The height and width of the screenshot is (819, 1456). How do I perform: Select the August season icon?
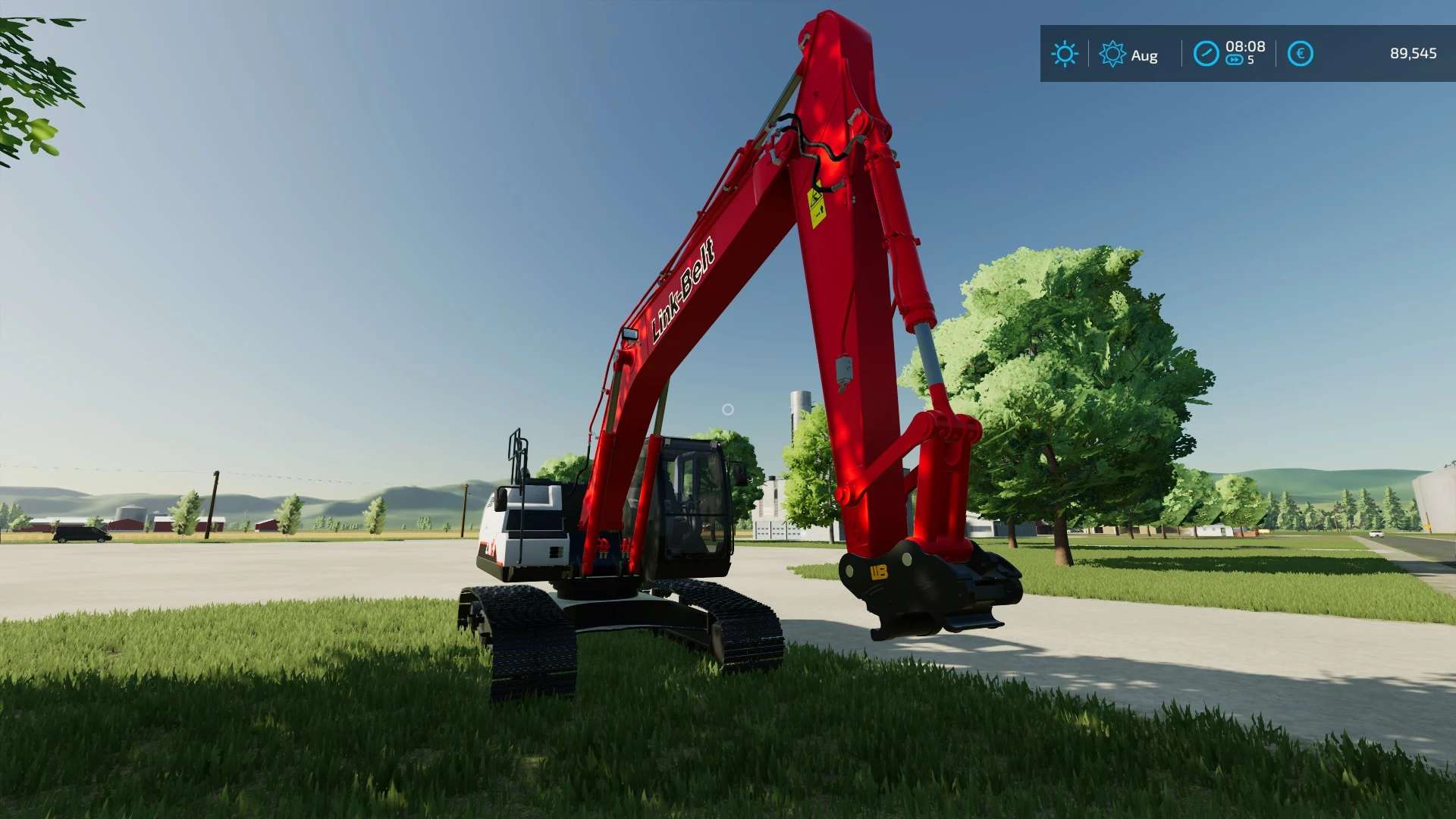(x=1112, y=55)
